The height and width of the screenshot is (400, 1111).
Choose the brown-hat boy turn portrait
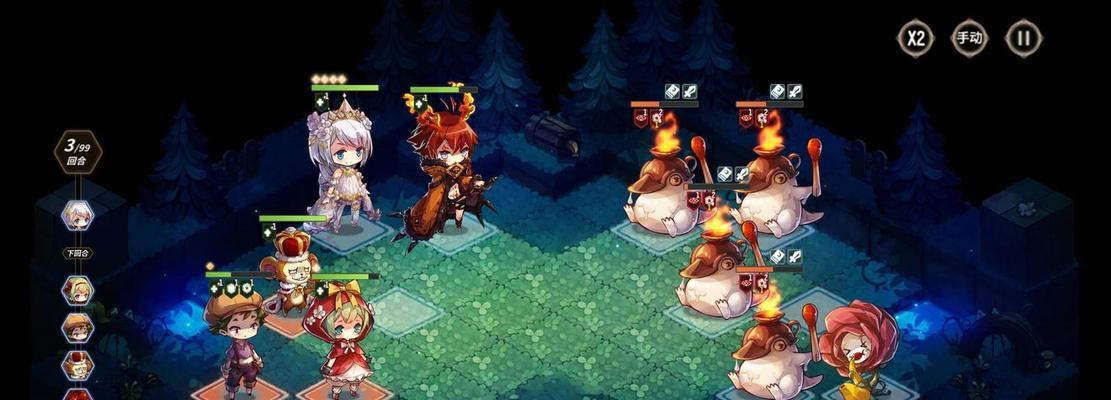pos(78,327)
